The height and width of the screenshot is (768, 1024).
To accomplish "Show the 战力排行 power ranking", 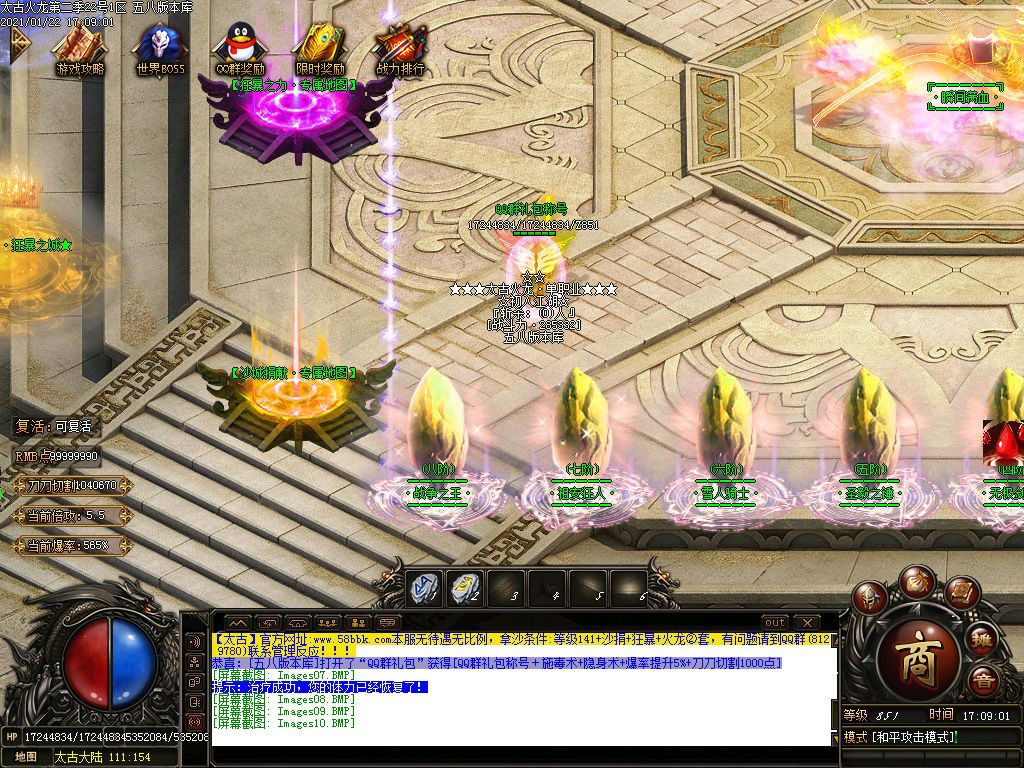I will click(x=400, y=47).
